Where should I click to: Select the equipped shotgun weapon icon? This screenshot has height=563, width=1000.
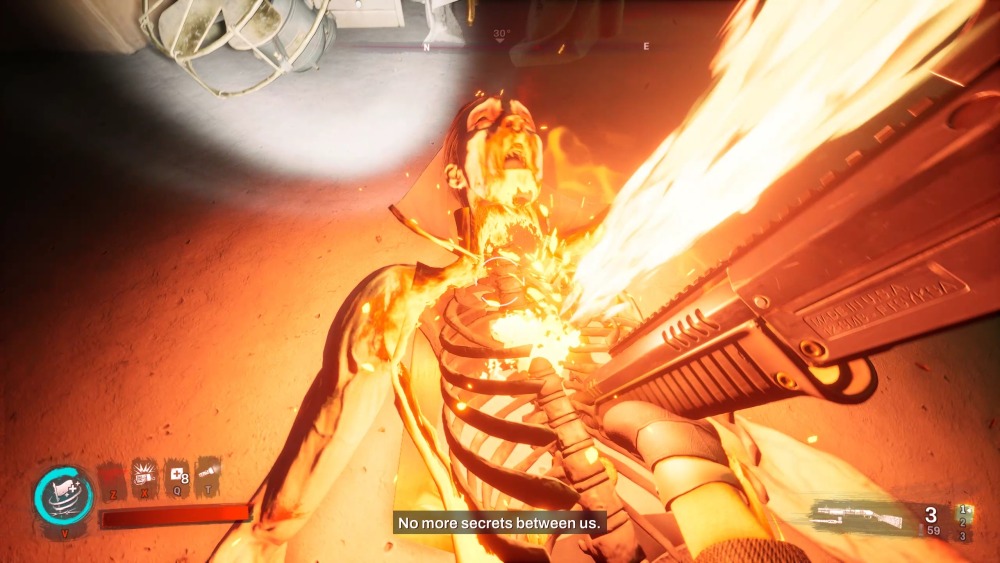(858, 516)
